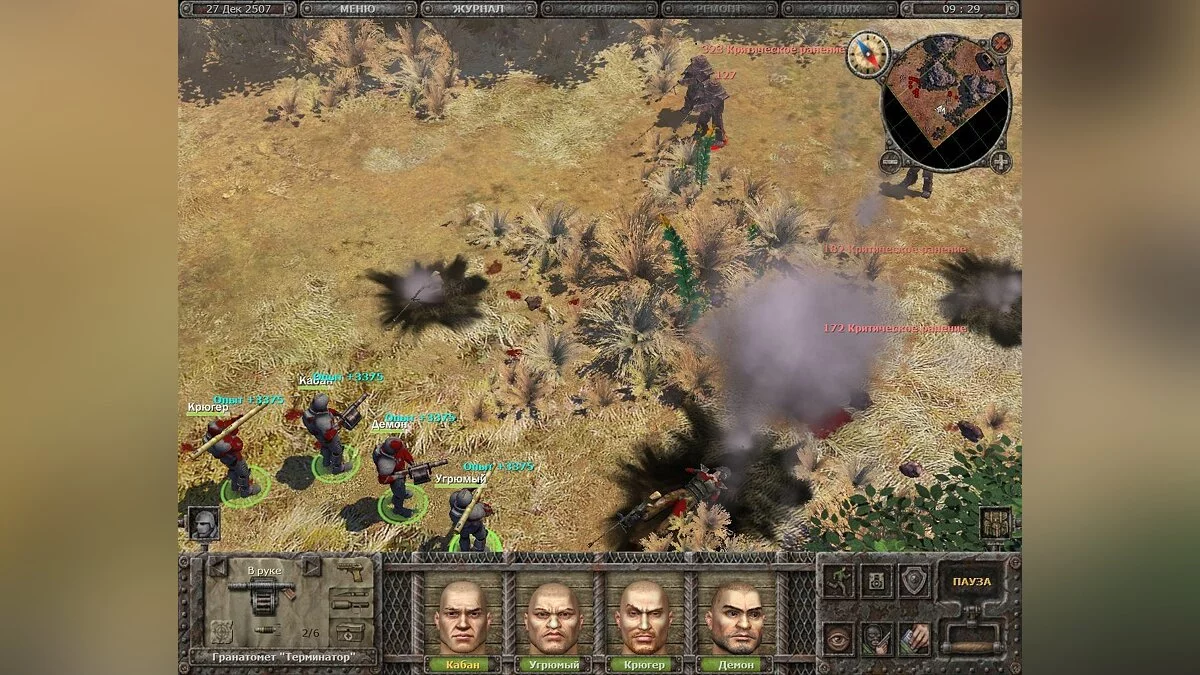
Task: Zoom in the minimap with plus button
Action: (x=1000, y=160)
